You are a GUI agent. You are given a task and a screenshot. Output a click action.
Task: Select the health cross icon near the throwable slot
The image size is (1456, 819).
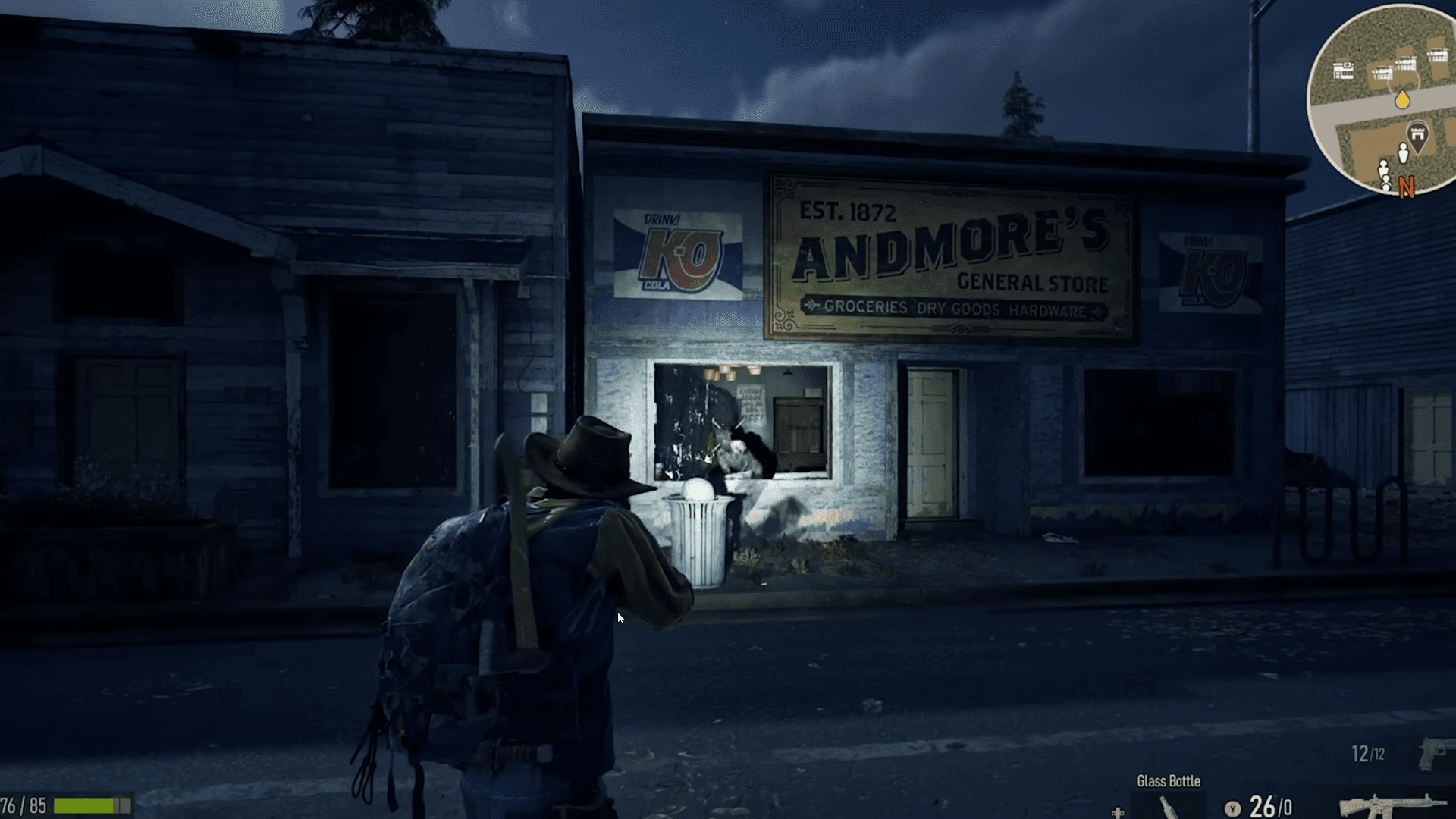pyautogui.click(x=1118, y=814)
